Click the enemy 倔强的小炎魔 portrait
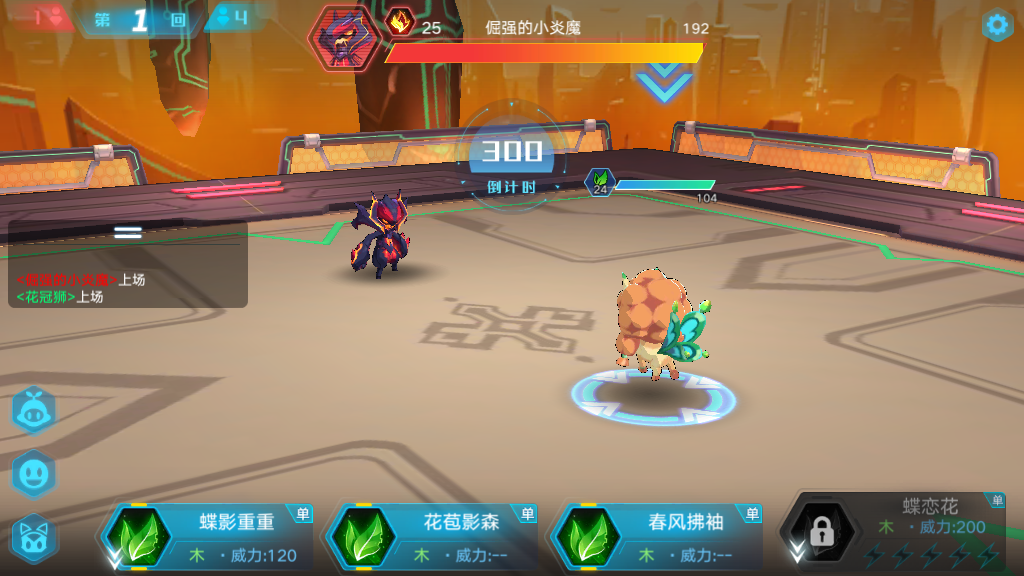The height and width of the screenshot is (576, 1024). click(344, 37)
